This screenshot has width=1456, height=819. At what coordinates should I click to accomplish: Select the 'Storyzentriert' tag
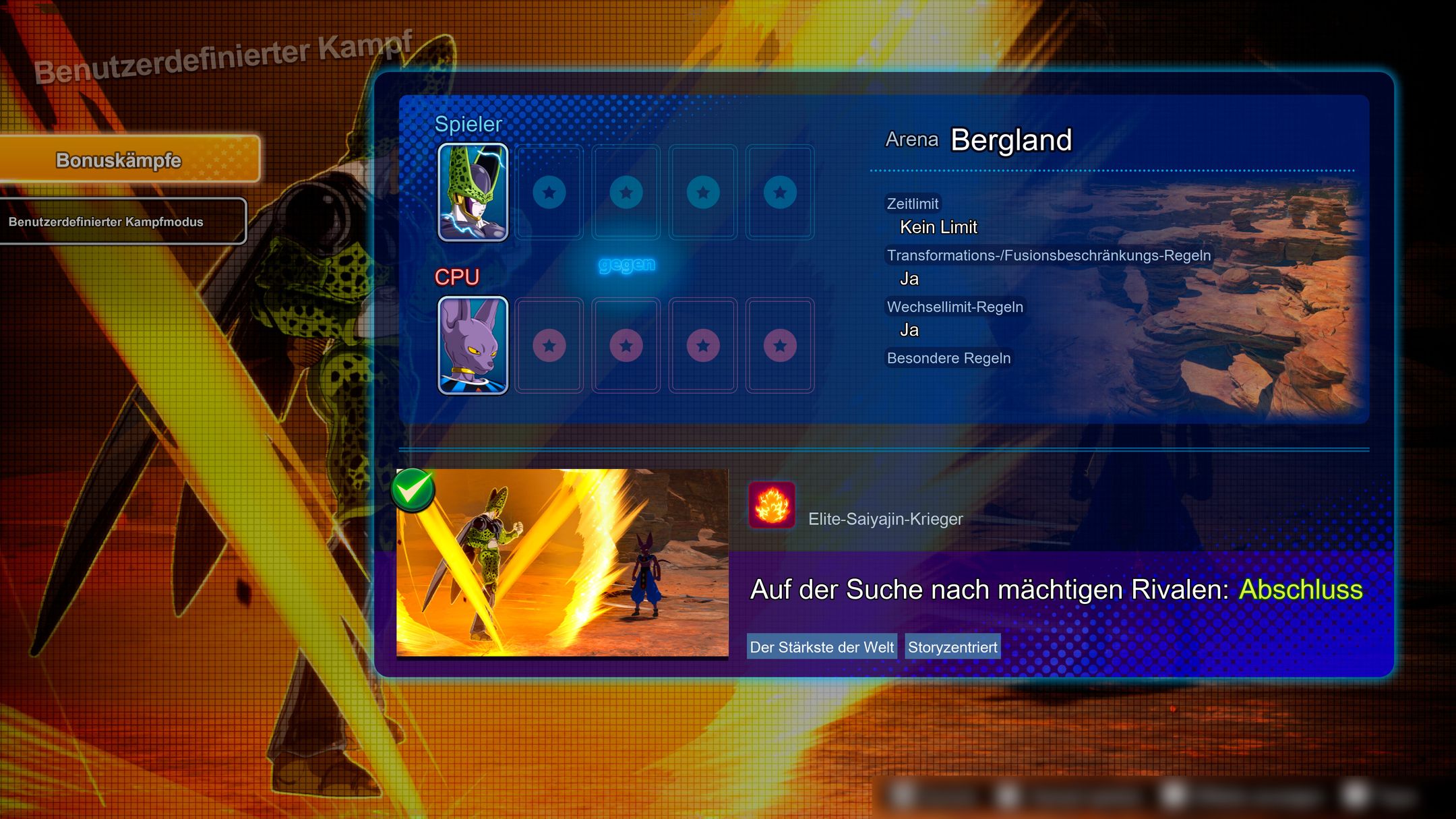coord(952,646)
